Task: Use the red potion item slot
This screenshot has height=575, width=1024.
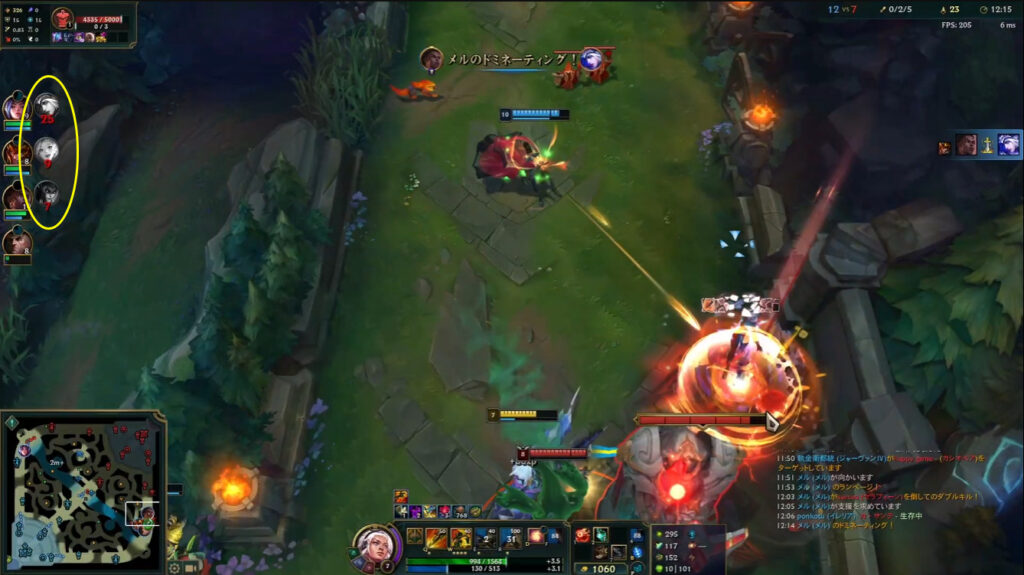Action: pyautogui.click(x=582, y=536)
